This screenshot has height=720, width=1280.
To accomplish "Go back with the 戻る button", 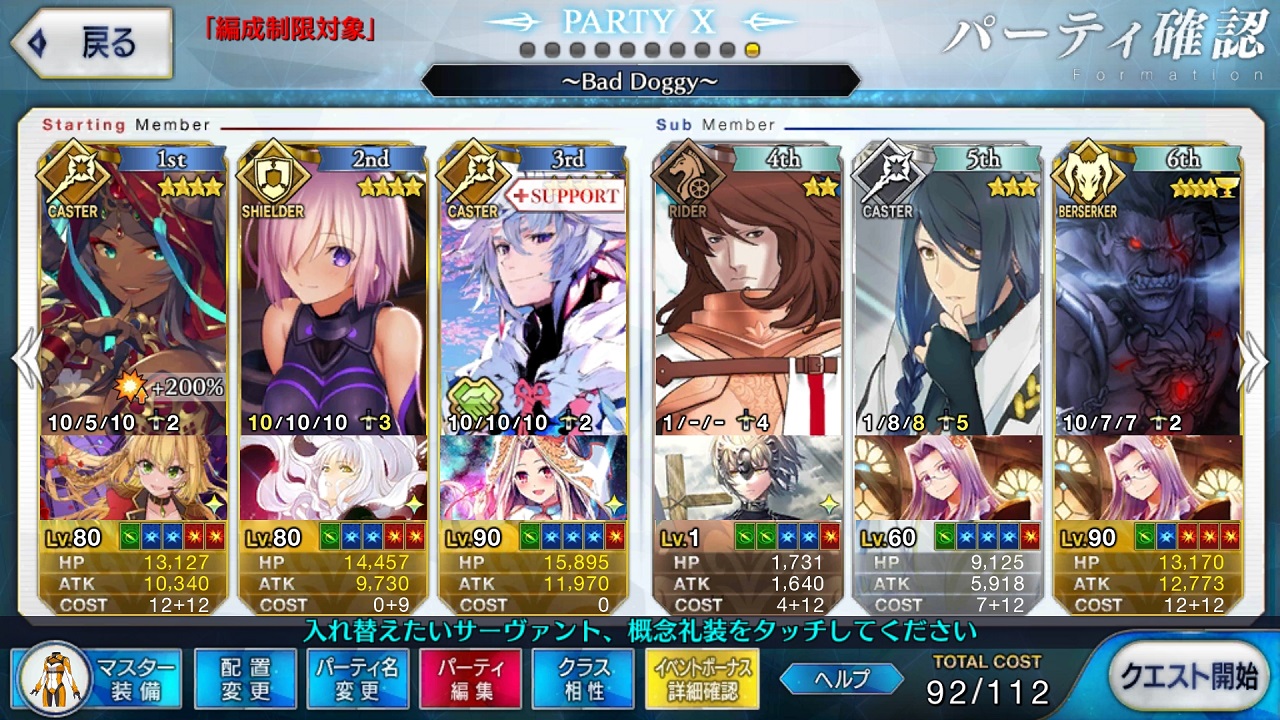I will [90, 43].
